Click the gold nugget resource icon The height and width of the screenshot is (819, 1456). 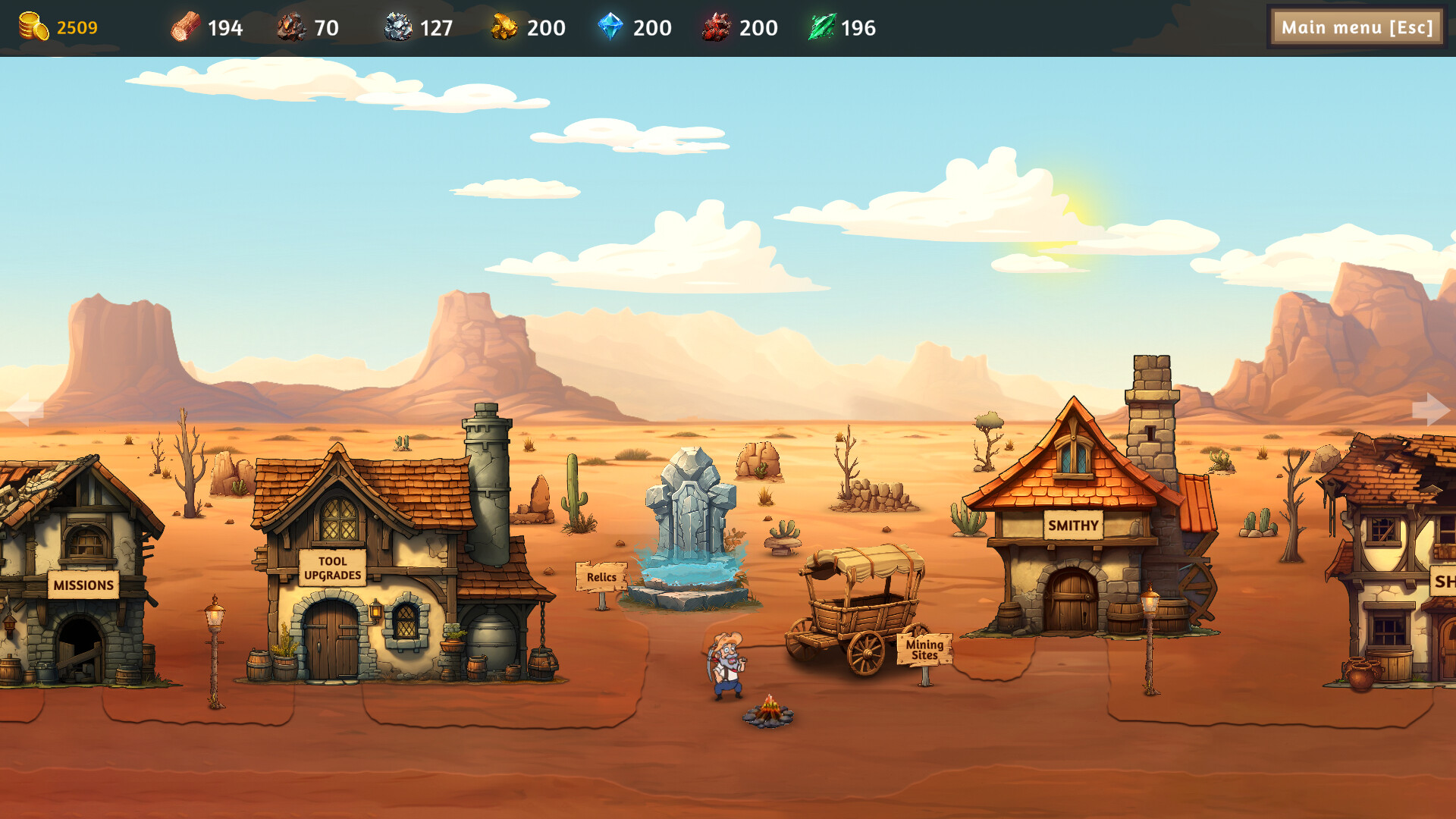[x=504, y=27]
